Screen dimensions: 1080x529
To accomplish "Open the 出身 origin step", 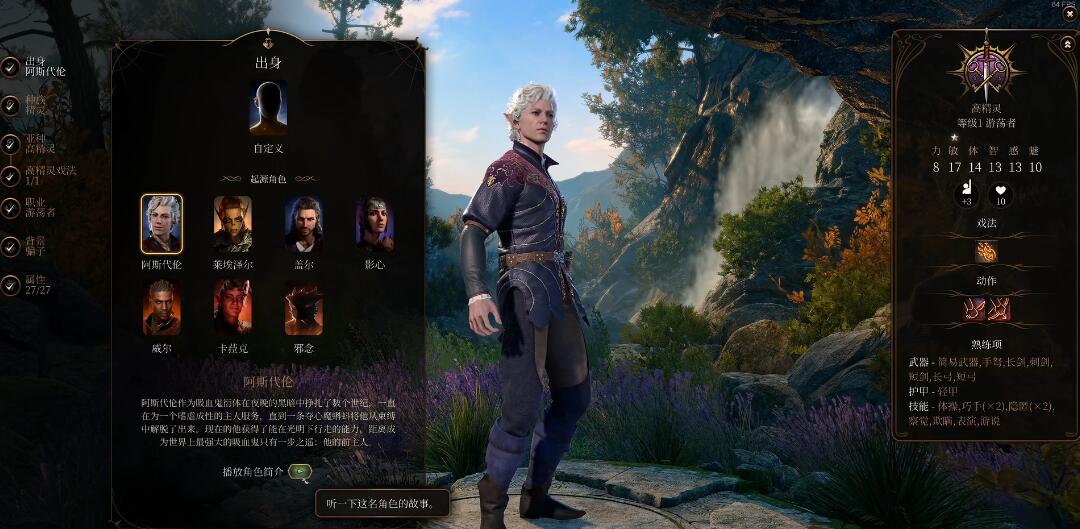I will coord(10,67).
